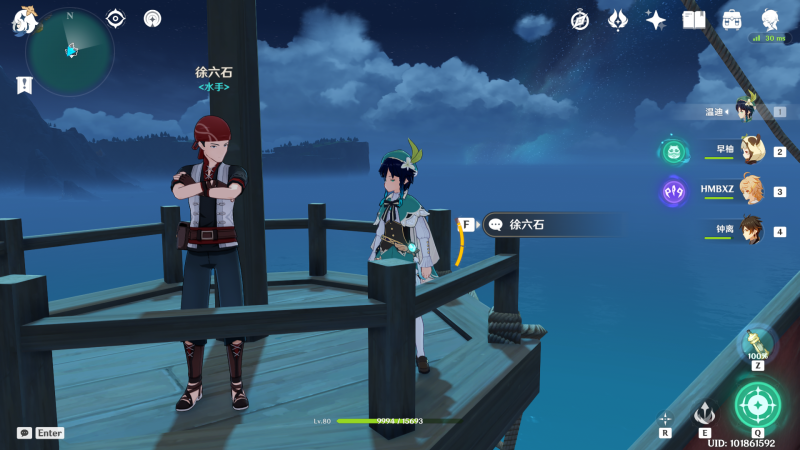Open the Paimon main menu

[x=22, y=20]
